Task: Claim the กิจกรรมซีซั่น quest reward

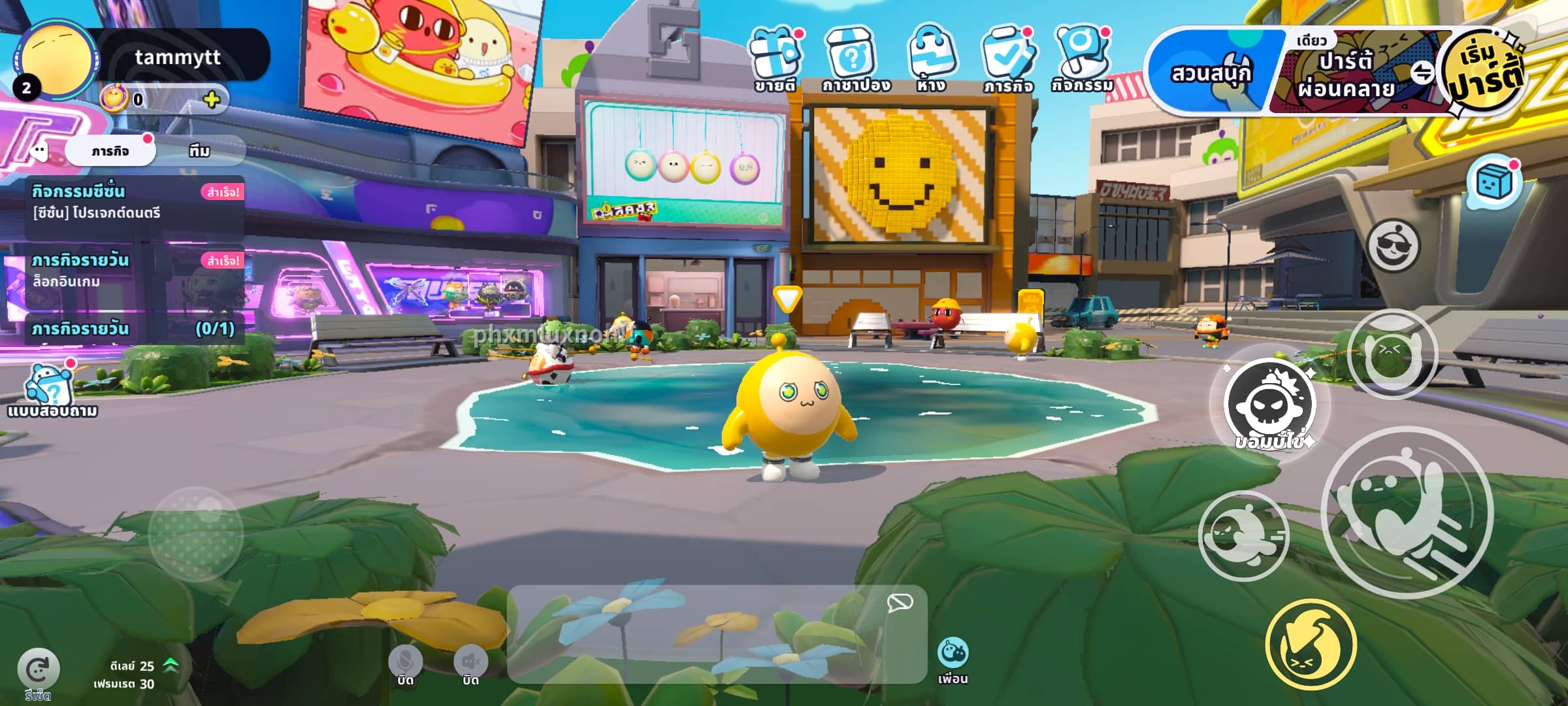Action: click(223, 192)
